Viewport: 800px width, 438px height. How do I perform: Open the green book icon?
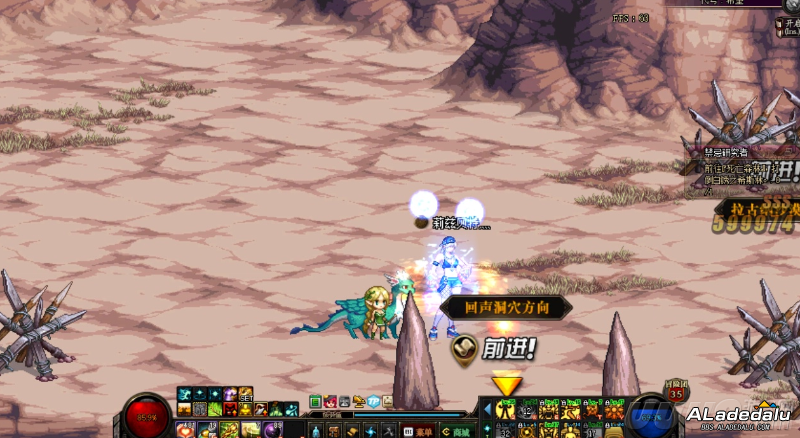pos(316,401)
